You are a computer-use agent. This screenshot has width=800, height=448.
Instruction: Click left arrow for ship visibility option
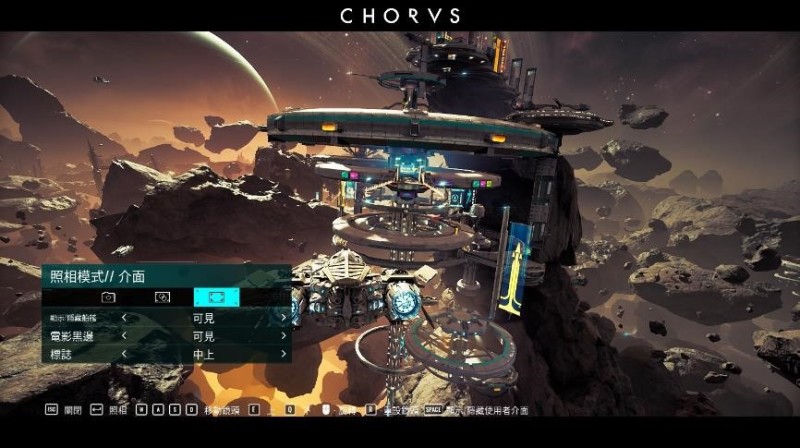pyautogui.click(x=124, y=319)
